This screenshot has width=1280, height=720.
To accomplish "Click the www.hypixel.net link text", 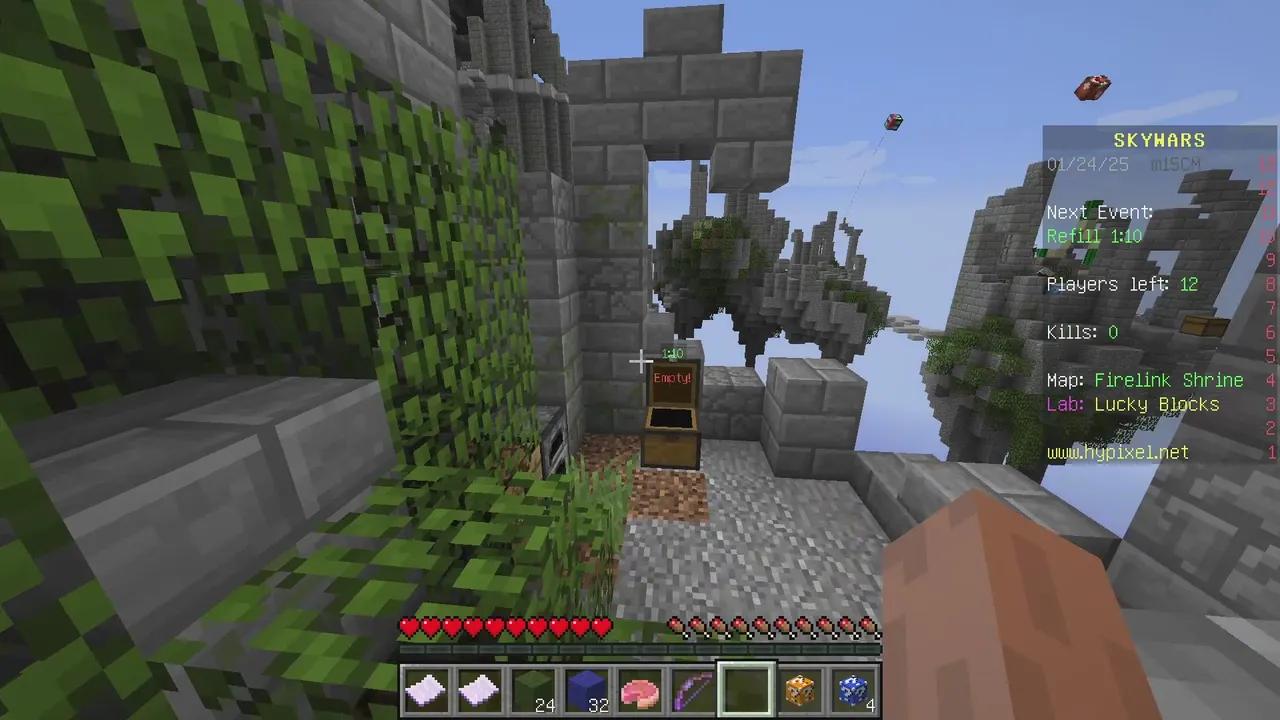I will pyautogui.click(x=1117, y=452).
